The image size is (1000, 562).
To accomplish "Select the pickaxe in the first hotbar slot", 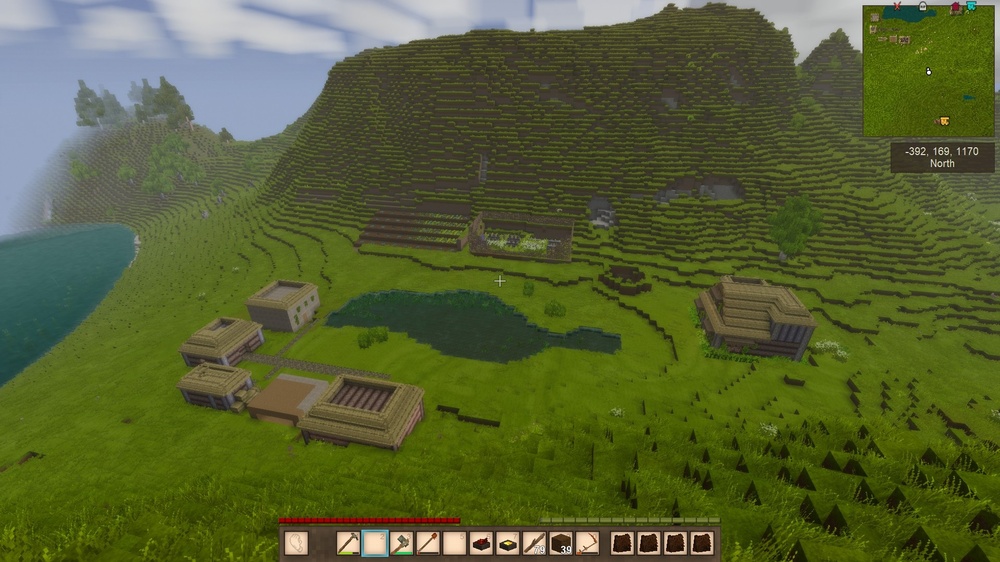I will click(348, 544).
